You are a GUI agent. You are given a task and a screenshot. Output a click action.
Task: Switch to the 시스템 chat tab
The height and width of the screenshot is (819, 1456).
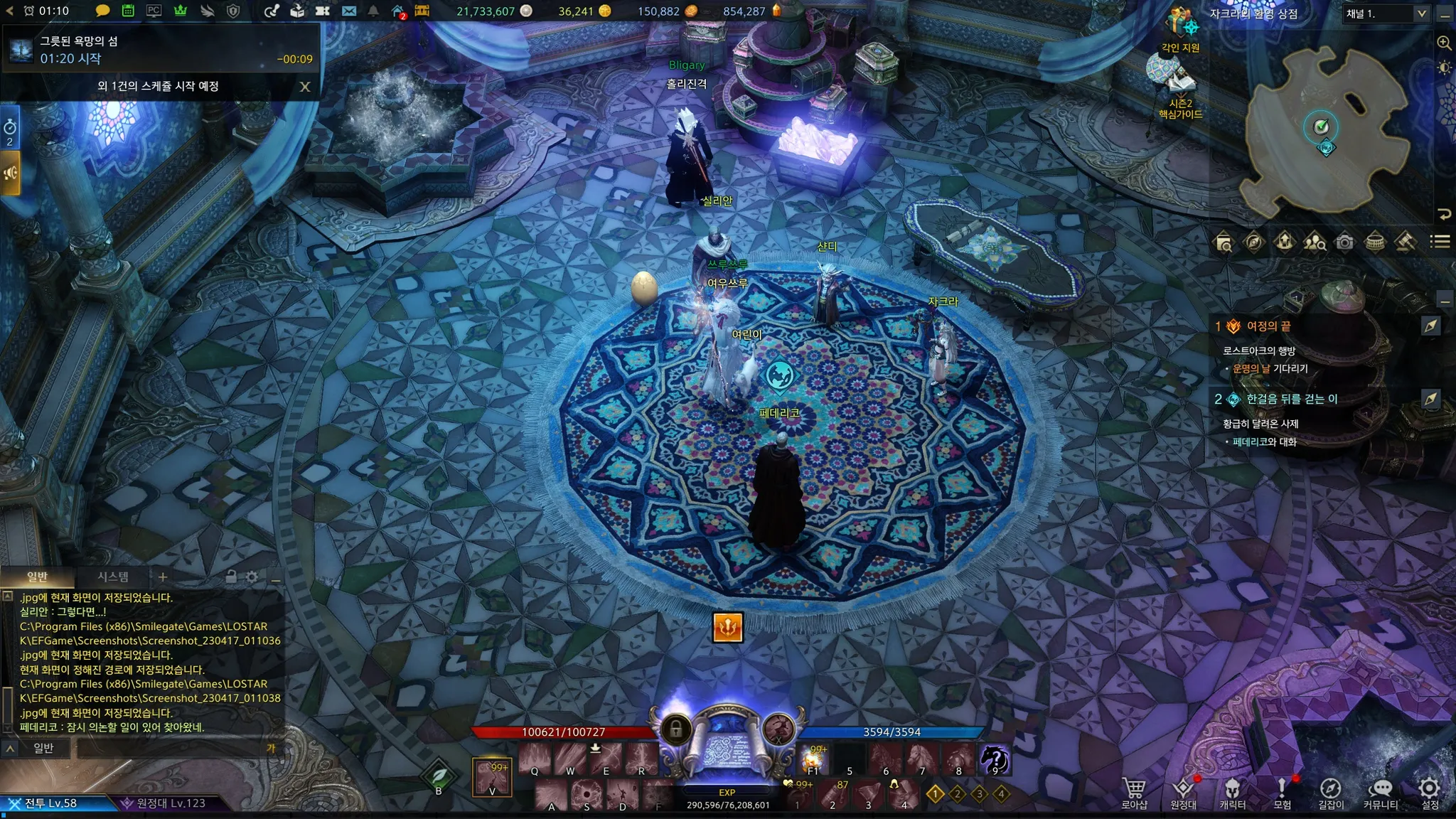(x=113, y=577)
